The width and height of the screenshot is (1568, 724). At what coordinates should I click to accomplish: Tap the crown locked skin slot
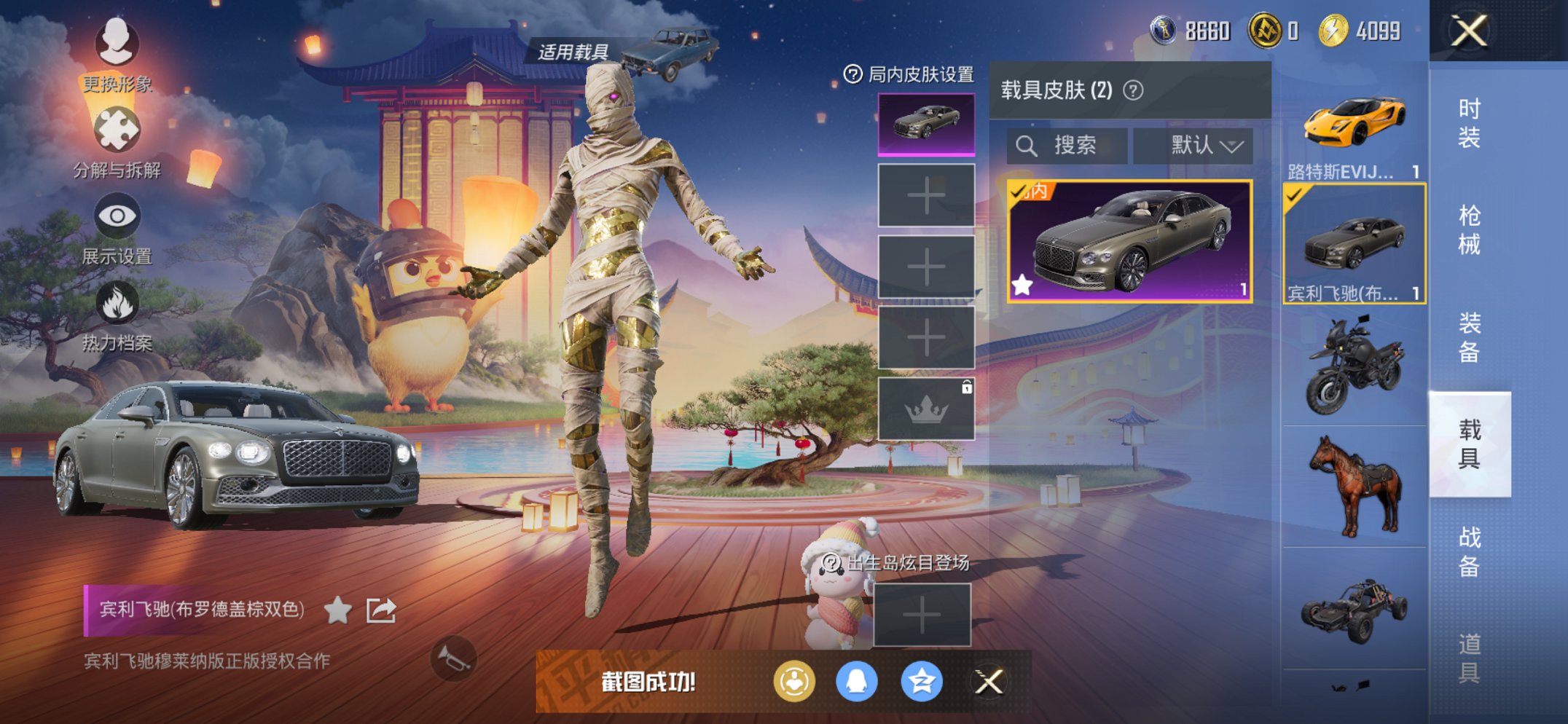(x=926, y=409)
